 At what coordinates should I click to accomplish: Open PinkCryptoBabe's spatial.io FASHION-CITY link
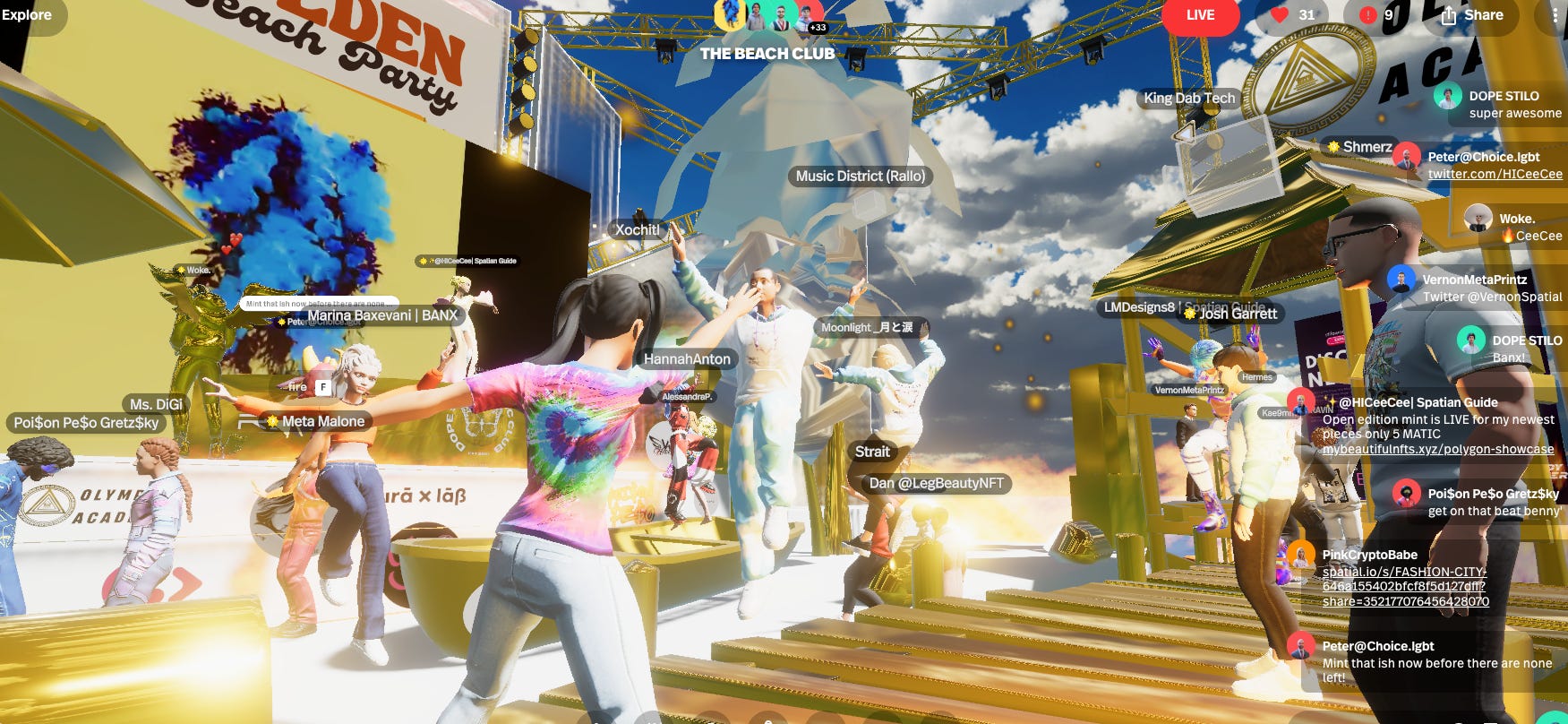click(1405, 586)
